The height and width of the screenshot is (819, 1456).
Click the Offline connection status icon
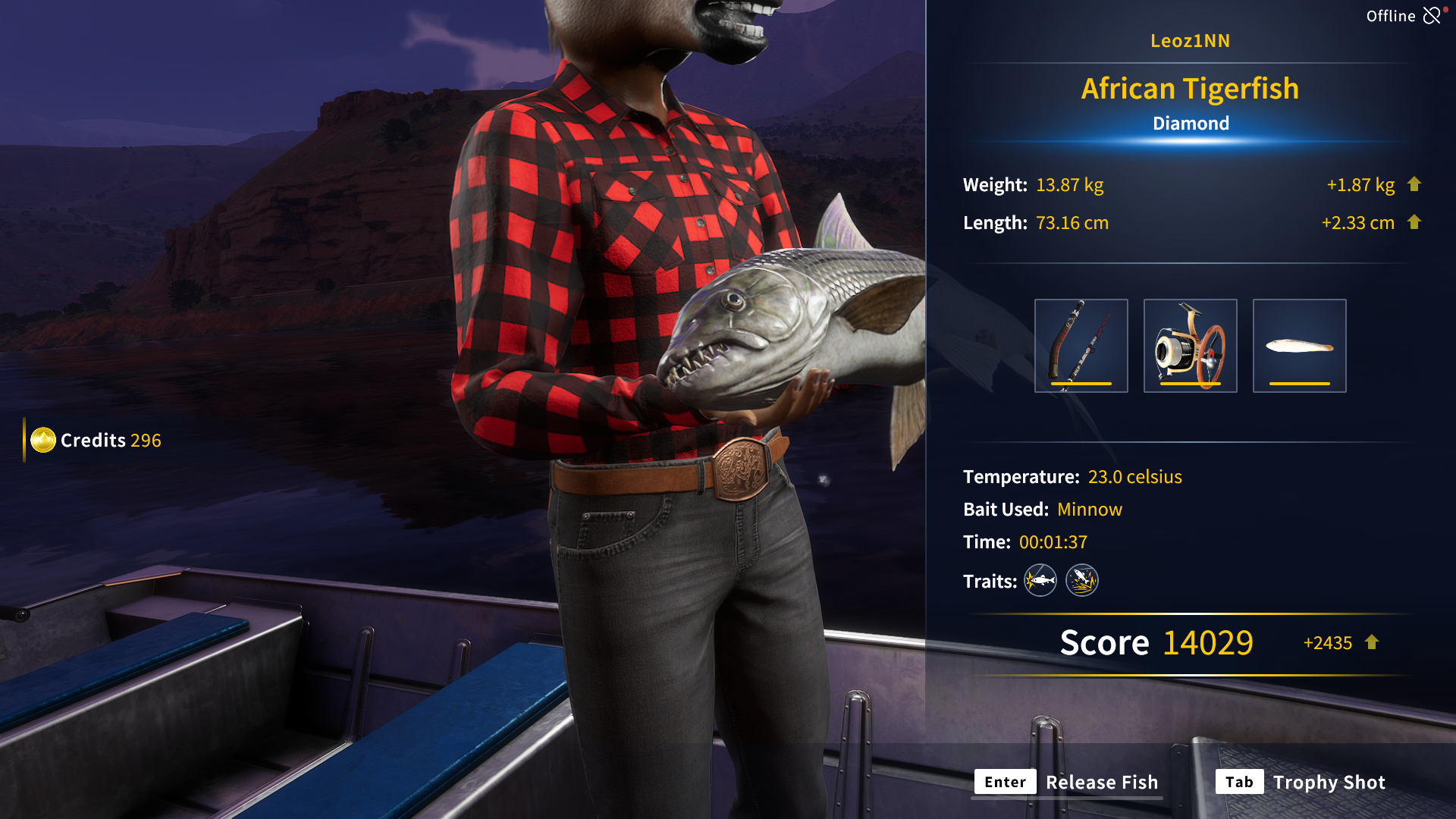pyautogui.click(x=1432, y=16)
